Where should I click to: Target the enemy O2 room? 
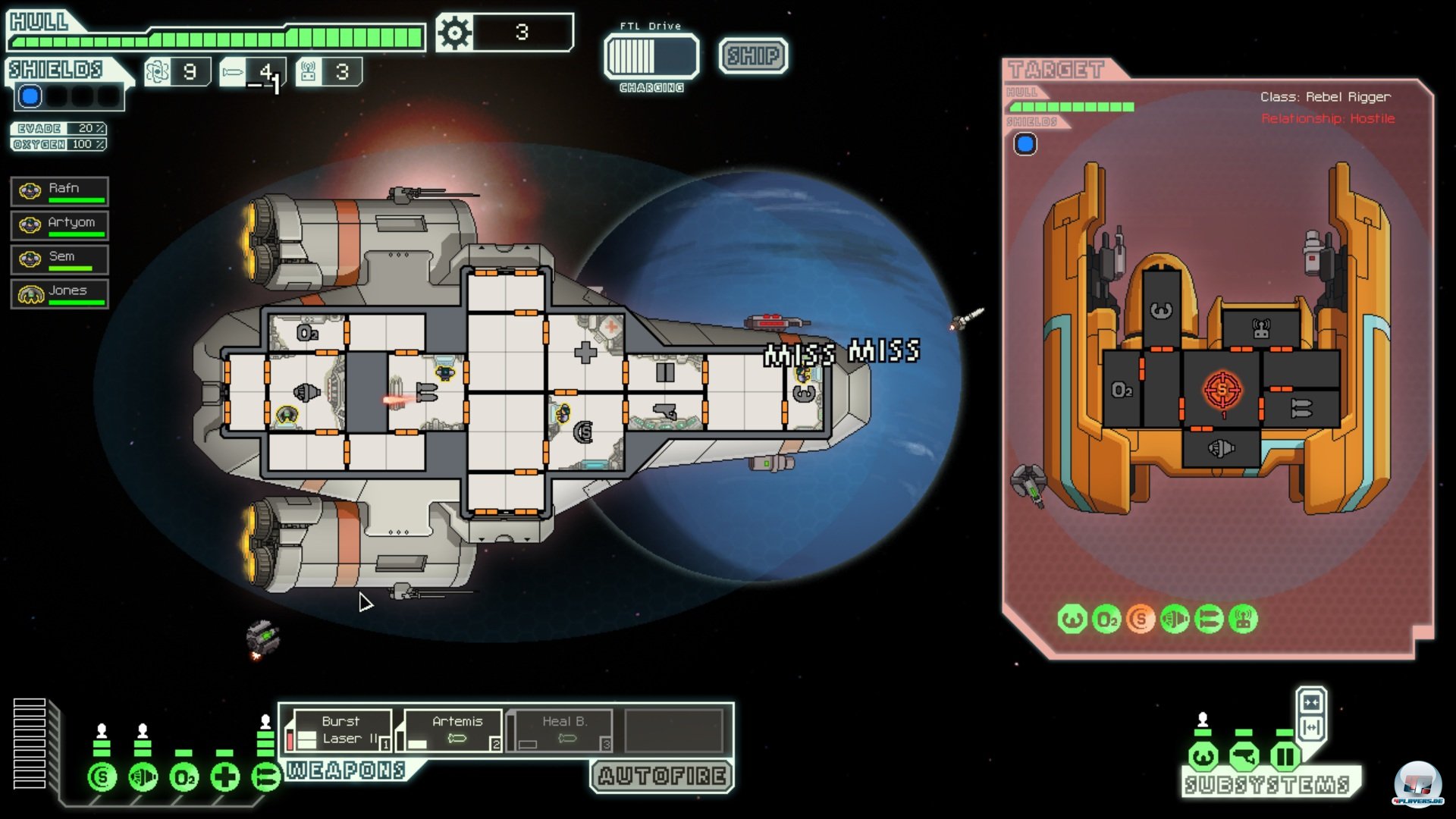tap(1122, 390)
